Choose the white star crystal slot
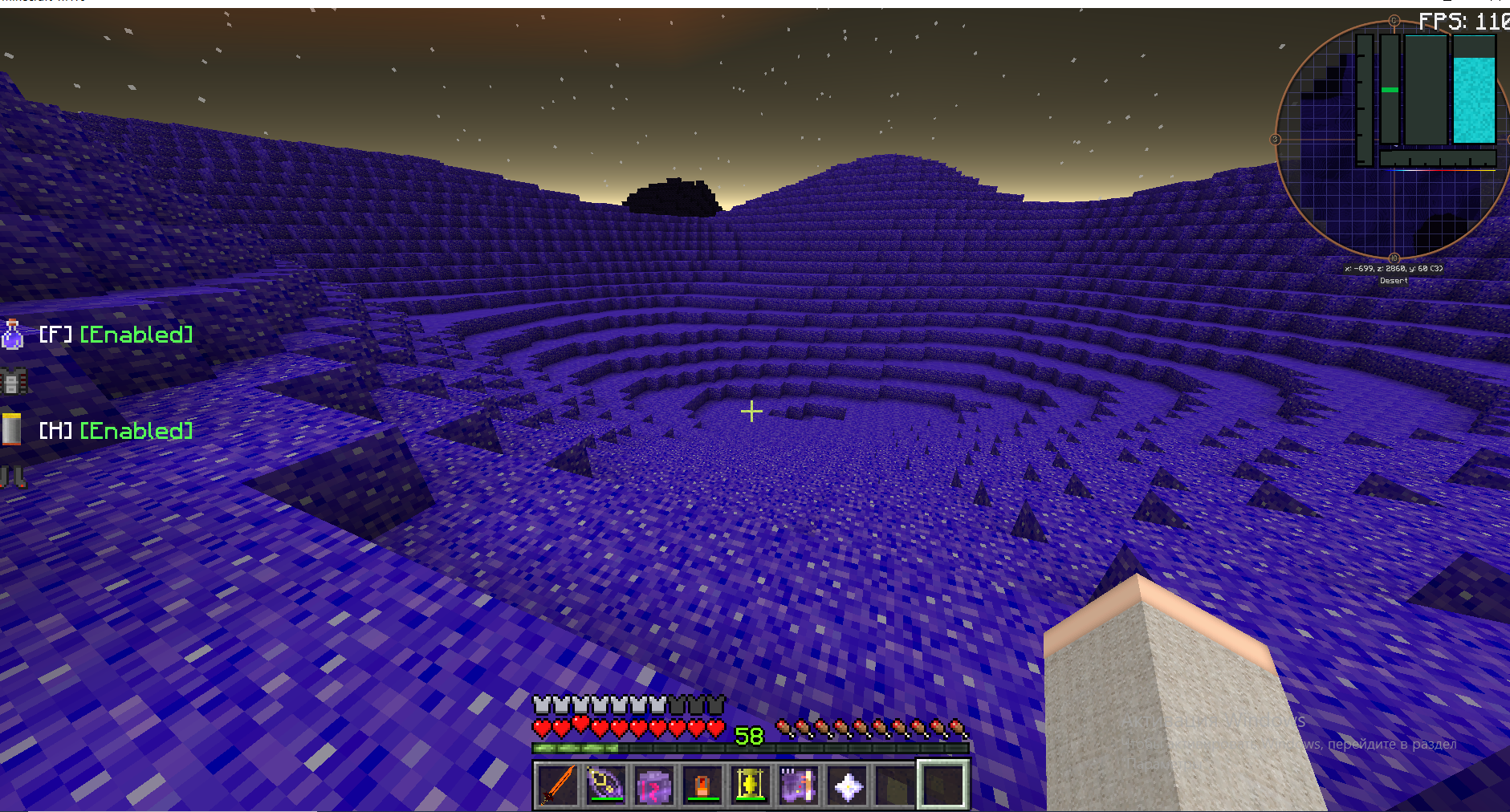 coord(848,784)
